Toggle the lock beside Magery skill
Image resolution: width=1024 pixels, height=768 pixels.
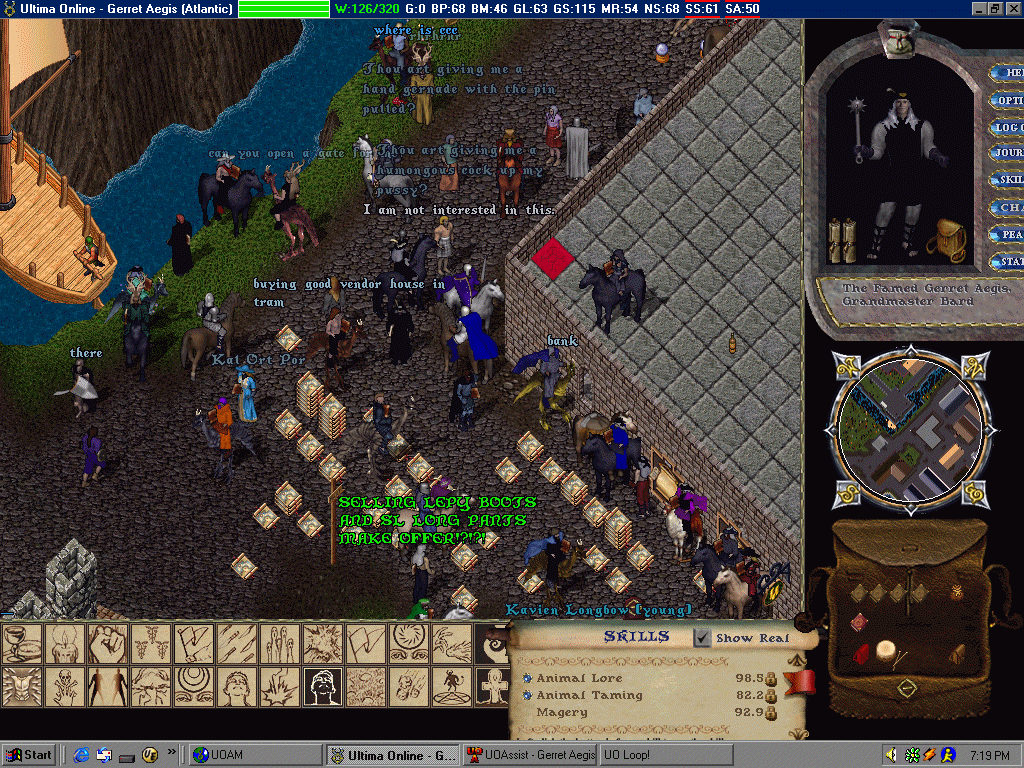point(771,713)
